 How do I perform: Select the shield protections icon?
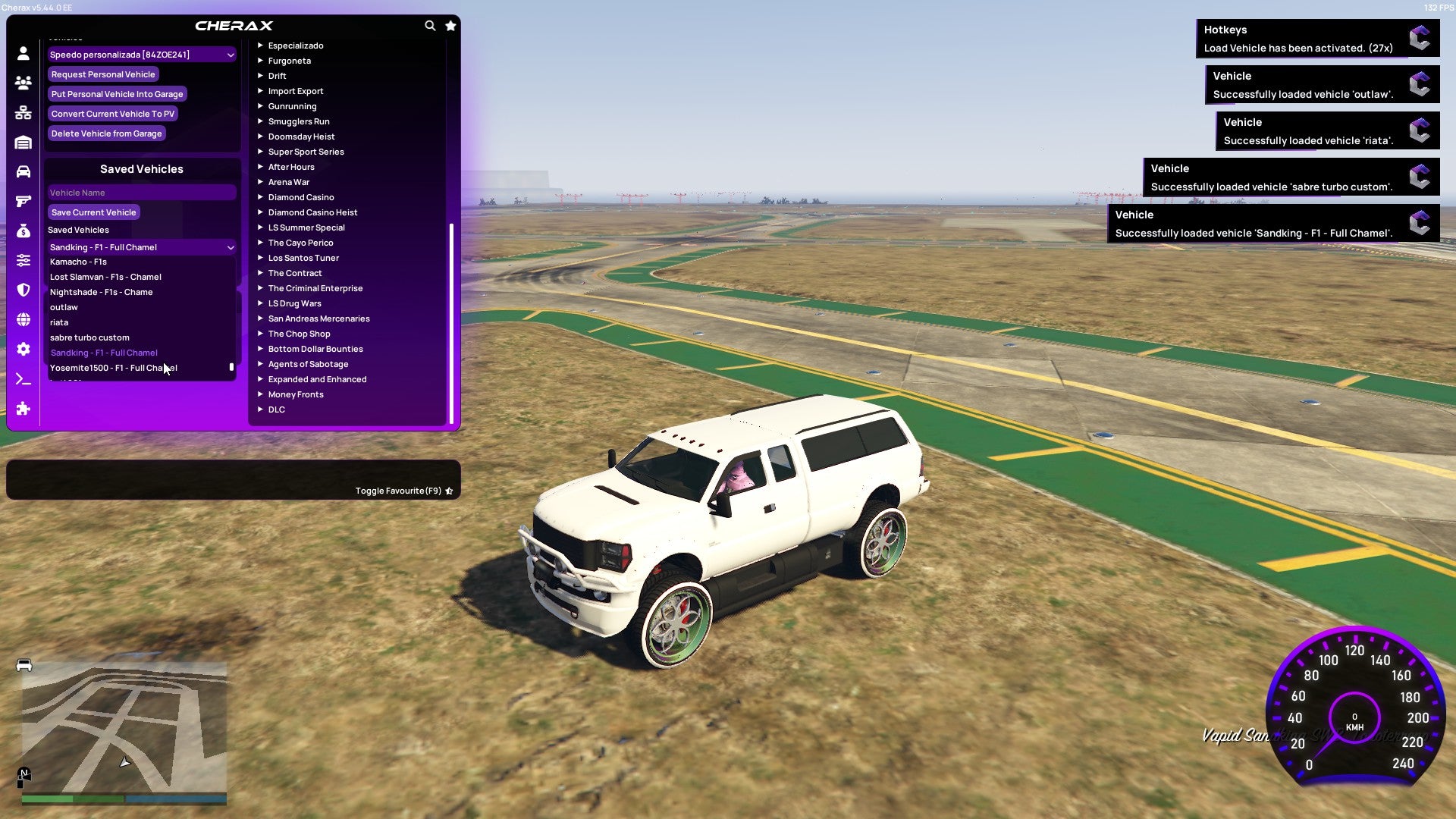[x=23, y=290]
